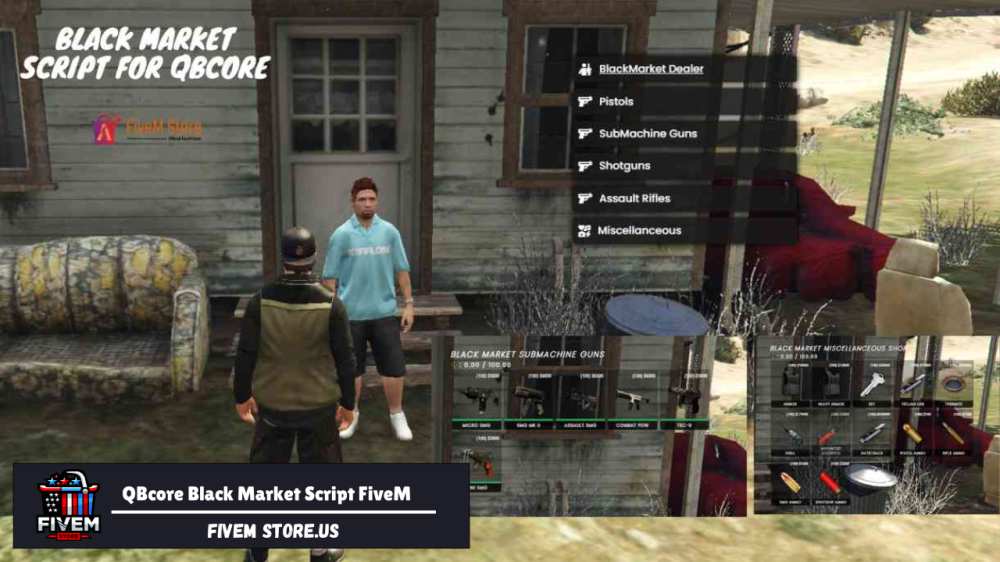Open the Miscellaneous shop entry
Image resolution: width=1000 pixels, height=562 pixels.
pos(639,230)
